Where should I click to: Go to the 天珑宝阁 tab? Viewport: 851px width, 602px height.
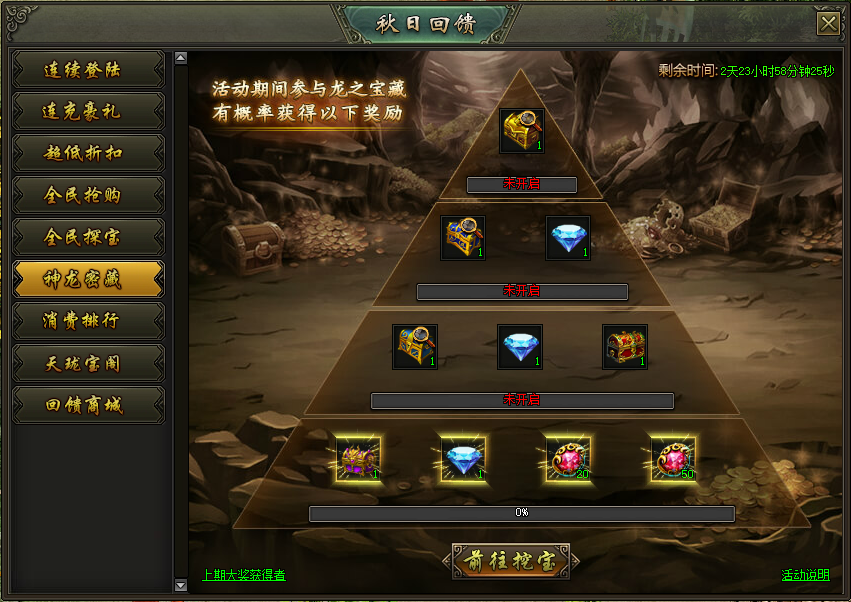(88, 364)
